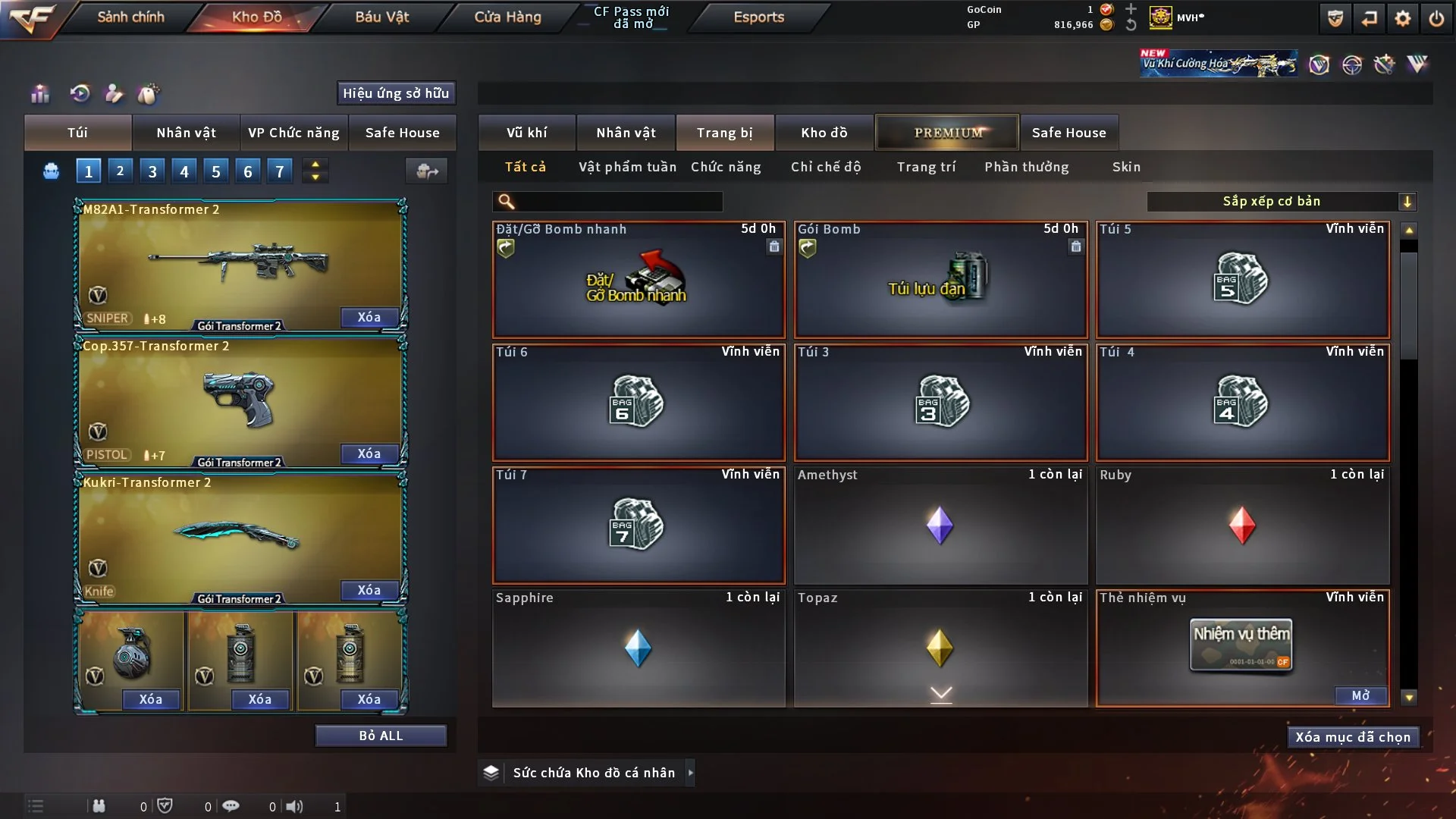Open the Sắp xếp cơ bản sort dropdown
This screenshot has width=1456, height=819.
click(x=1281, y=201)
